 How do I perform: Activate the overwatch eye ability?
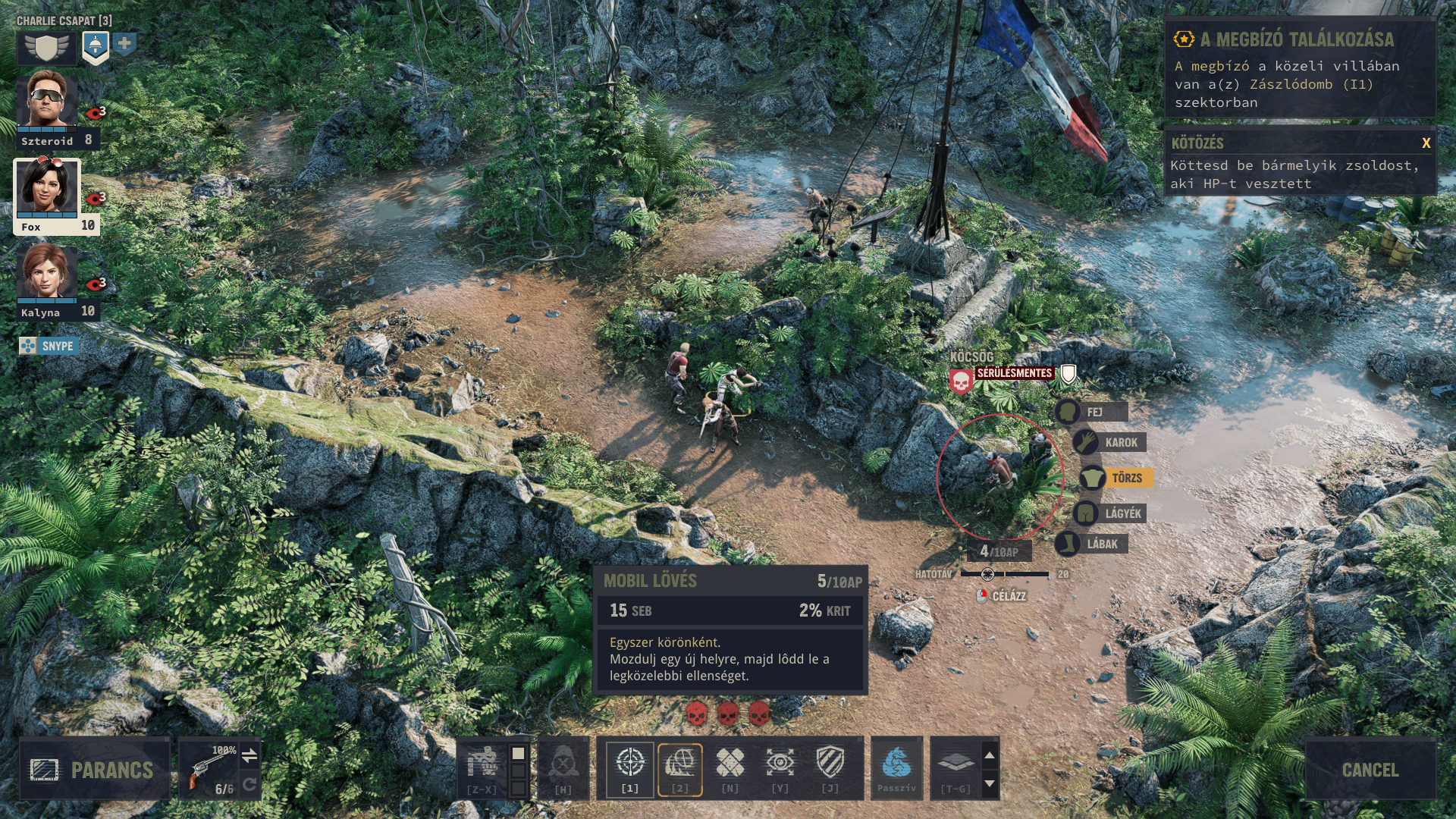780,764
